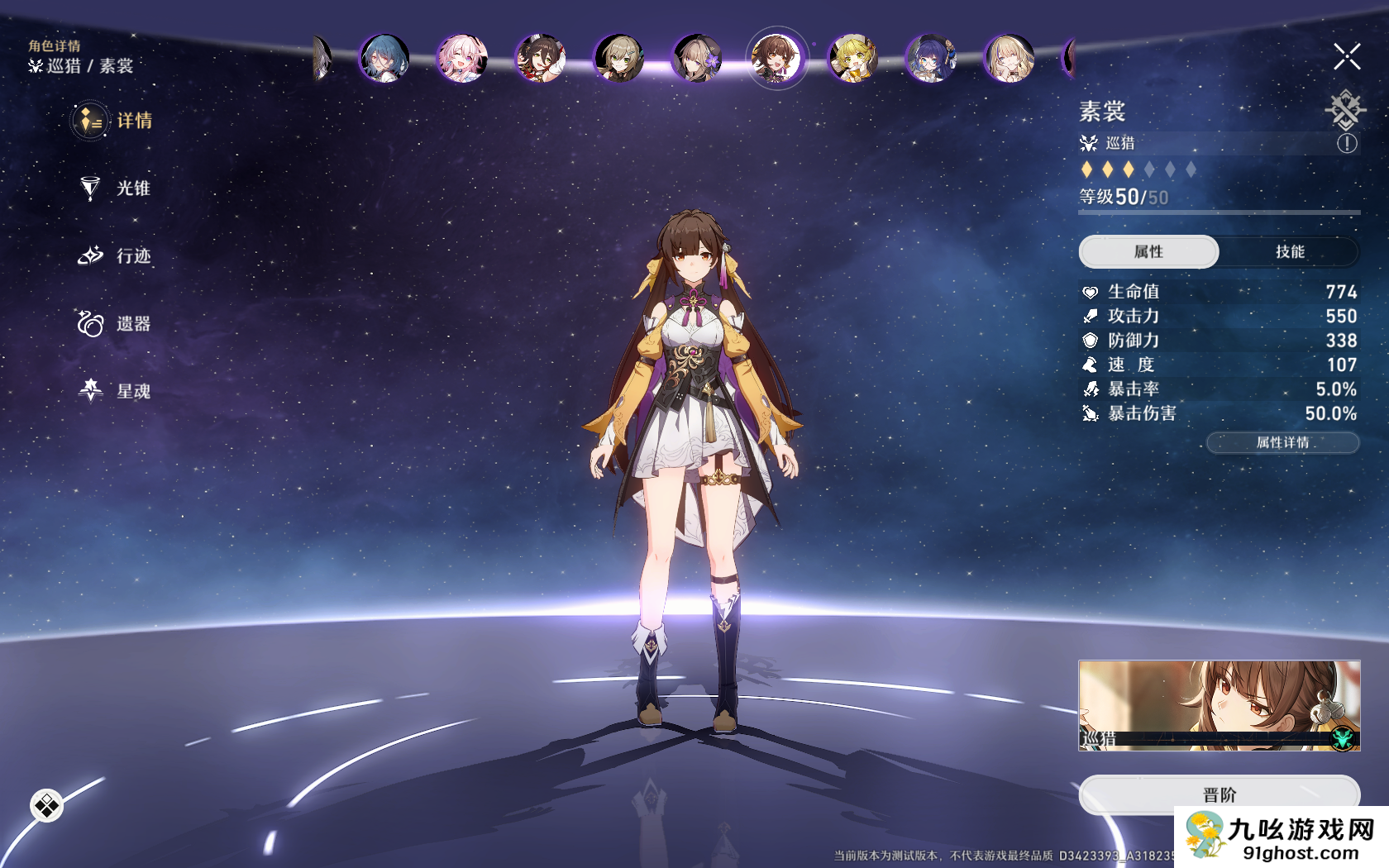
Task: Select the portrait with the purple hair flower
Action: pos(696,59)
